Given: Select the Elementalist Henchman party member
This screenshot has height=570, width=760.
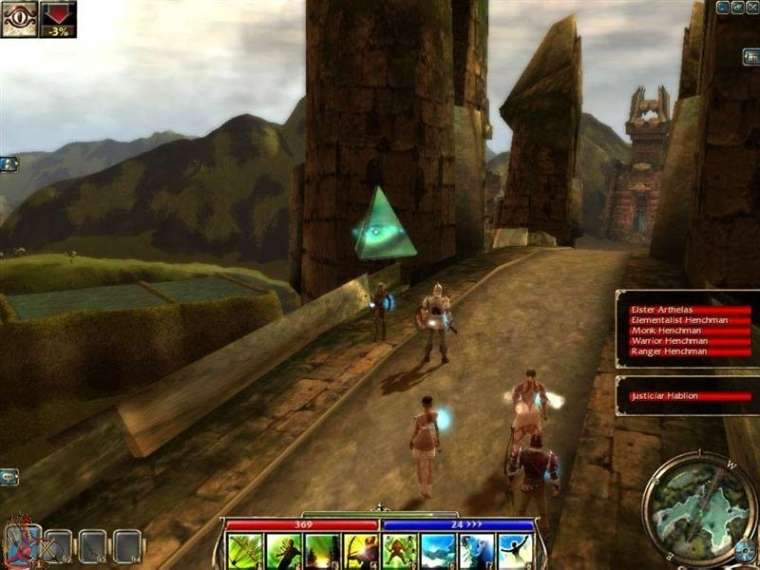Looking at the screenshot, I should click(689, 320).
